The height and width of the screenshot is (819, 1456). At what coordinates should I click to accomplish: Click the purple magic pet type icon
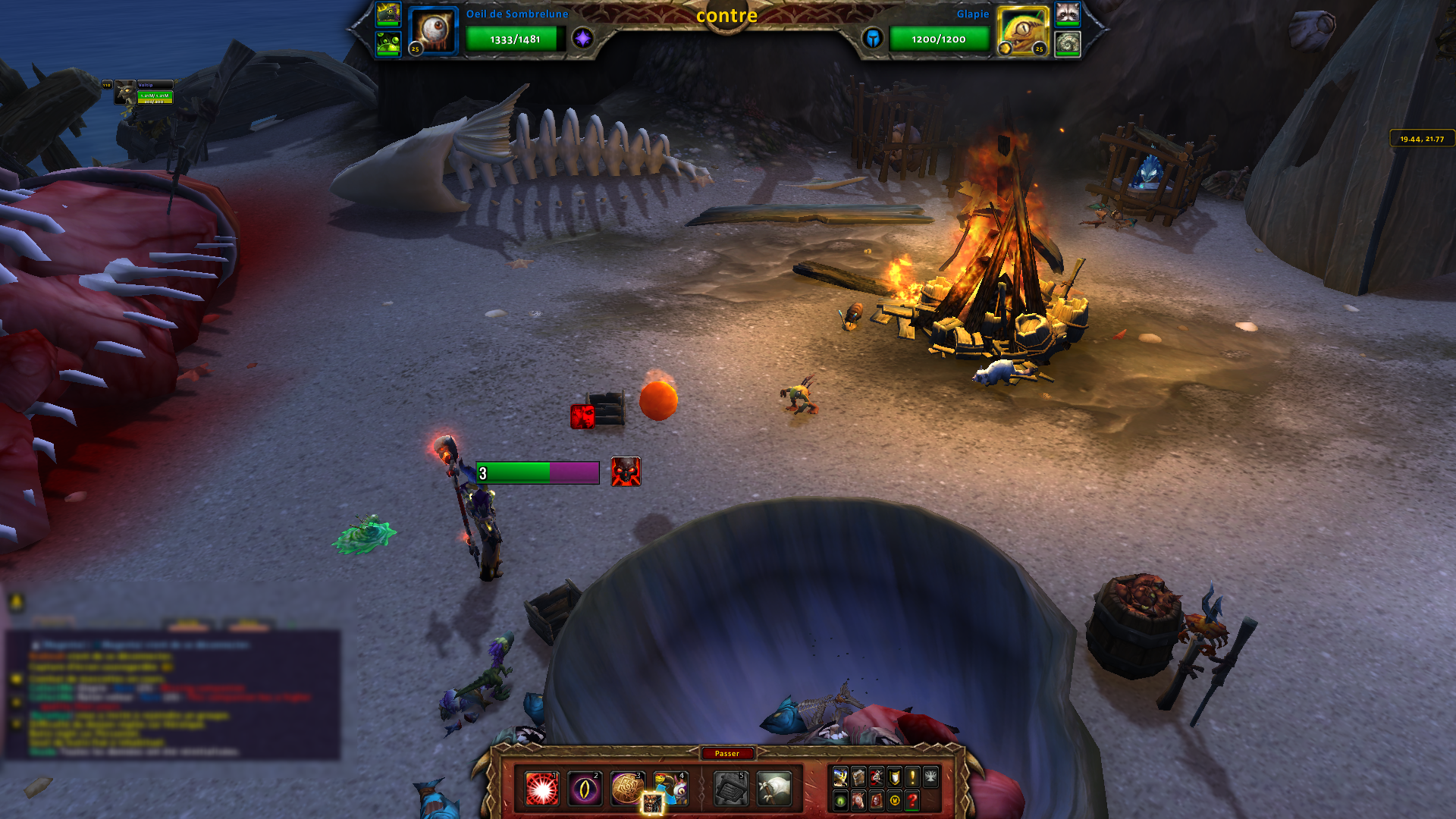coord(582,38)
